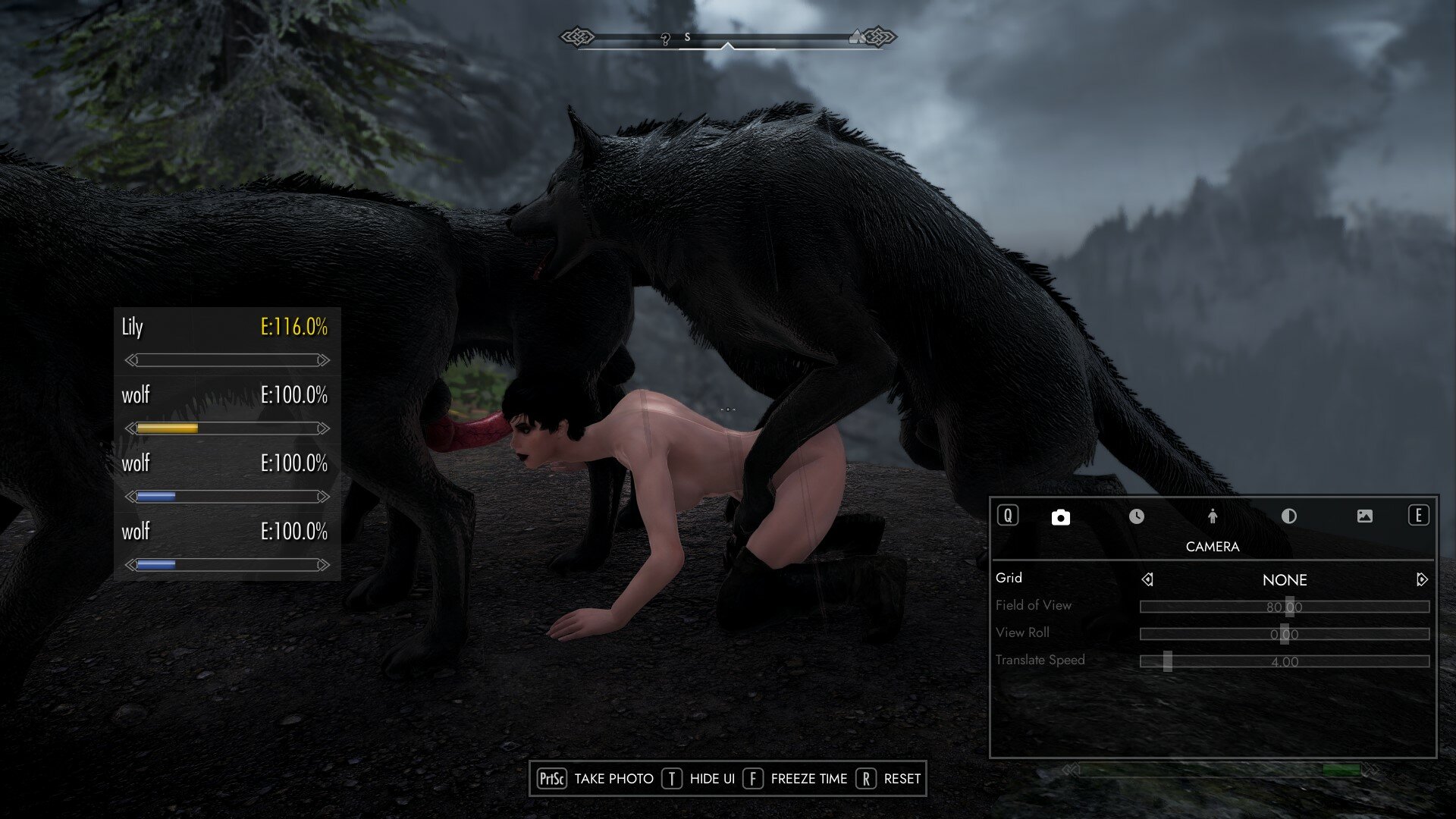The width and height of the screenshot is (1456, 819).
Task: Switch to the picture overlay tab
Action: pos(1364,516)
